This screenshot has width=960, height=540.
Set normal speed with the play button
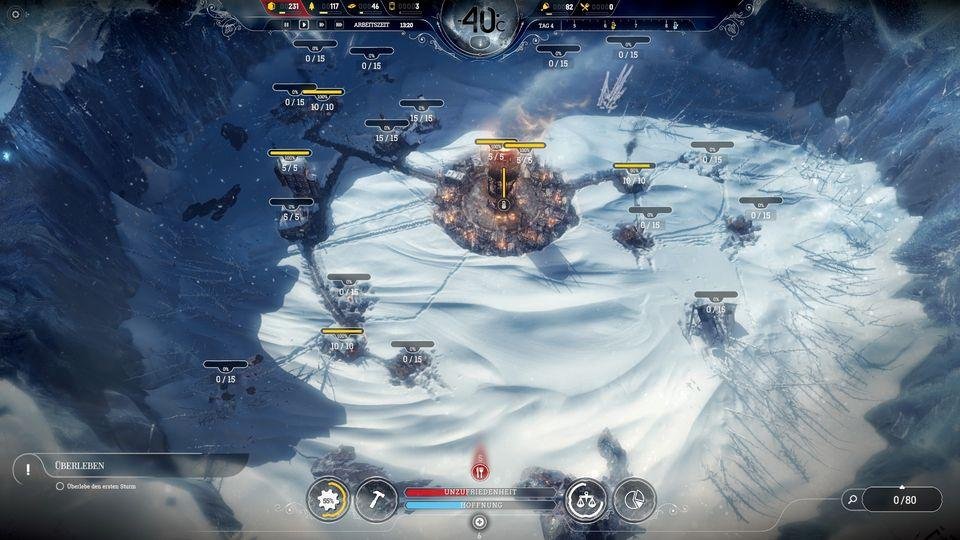(x=304, y=24)
